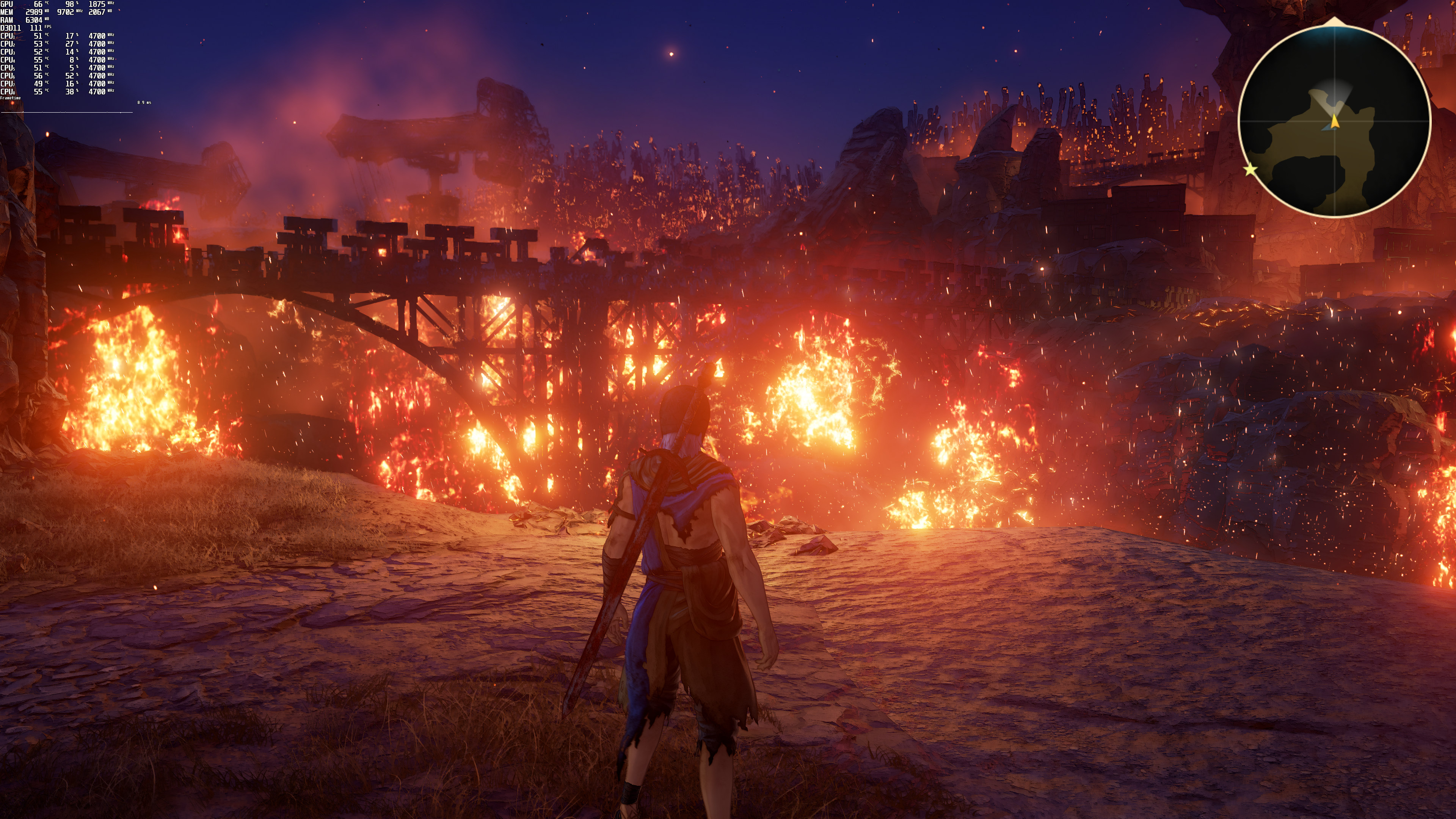Click the player arrow on the minimap
Image resolution: width=1456 pixels, height=819 pixels.
1335,121
